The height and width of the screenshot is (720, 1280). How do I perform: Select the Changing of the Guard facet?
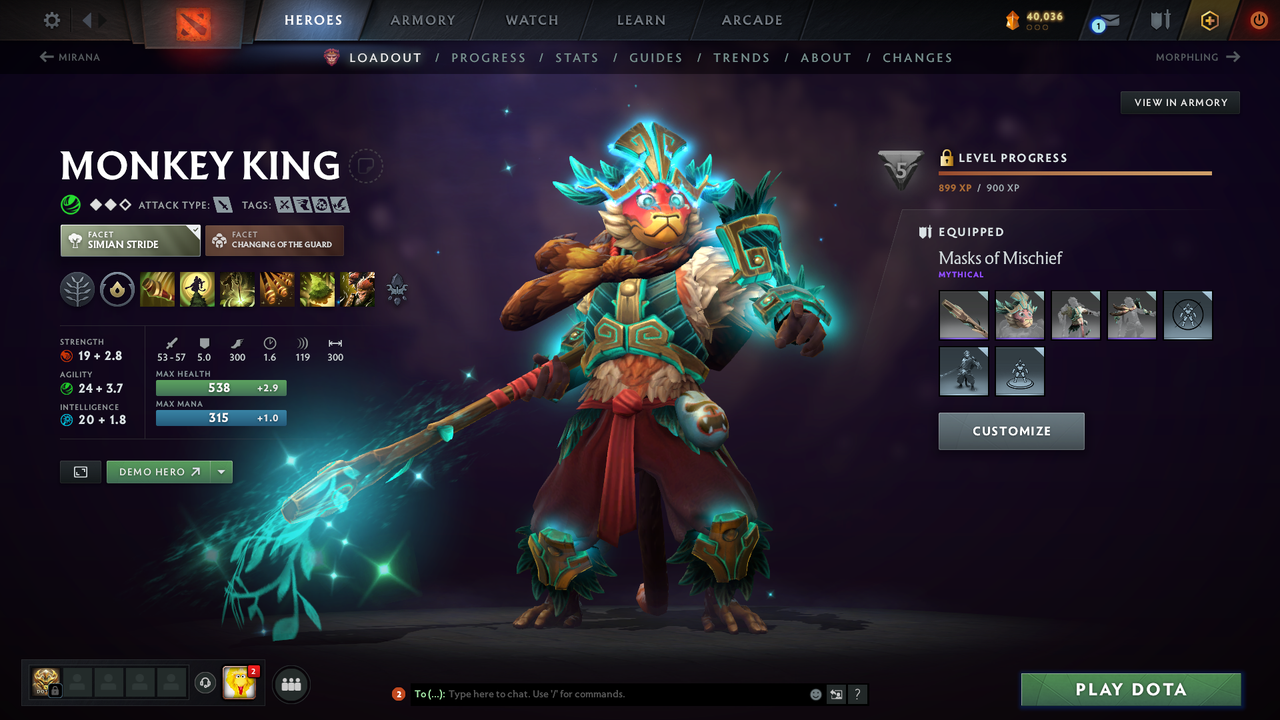[x=274, y=240]
